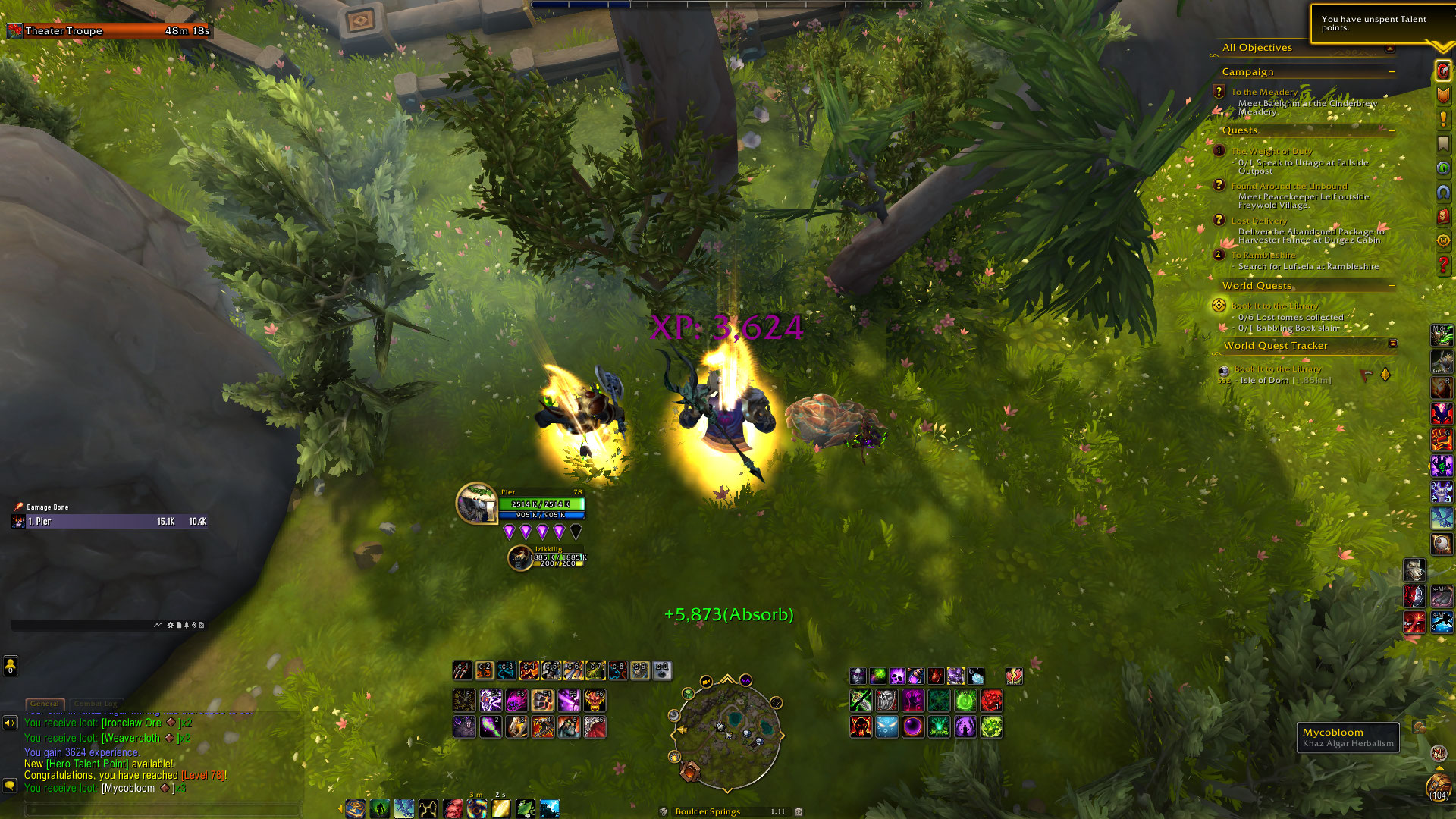Viewport: 1456px width, 819px height.
Task: Click the Ironclaw Ore chat link
Action: (131, 723)
